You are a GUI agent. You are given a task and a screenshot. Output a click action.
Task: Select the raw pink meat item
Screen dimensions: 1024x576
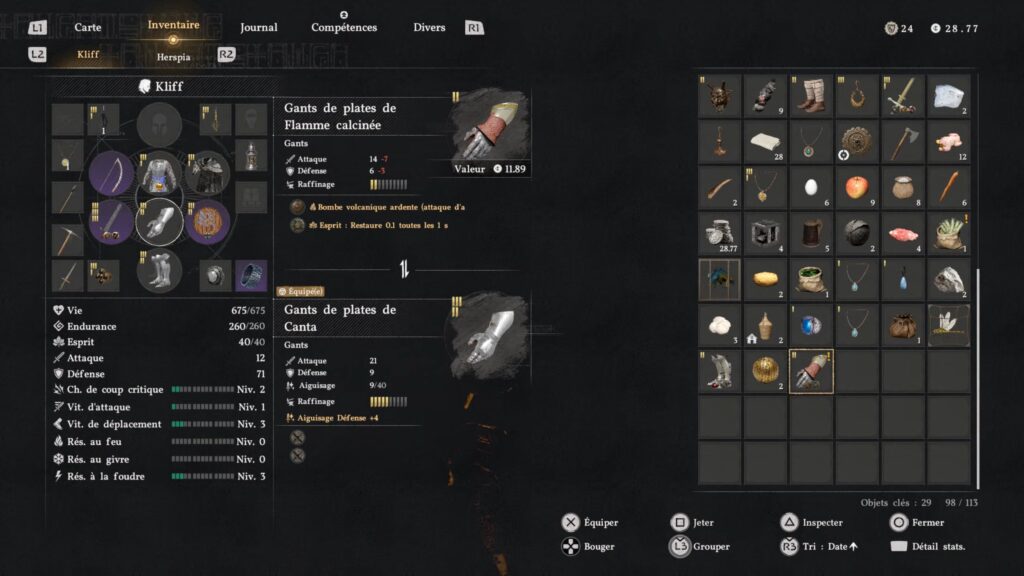pos(903,233)
